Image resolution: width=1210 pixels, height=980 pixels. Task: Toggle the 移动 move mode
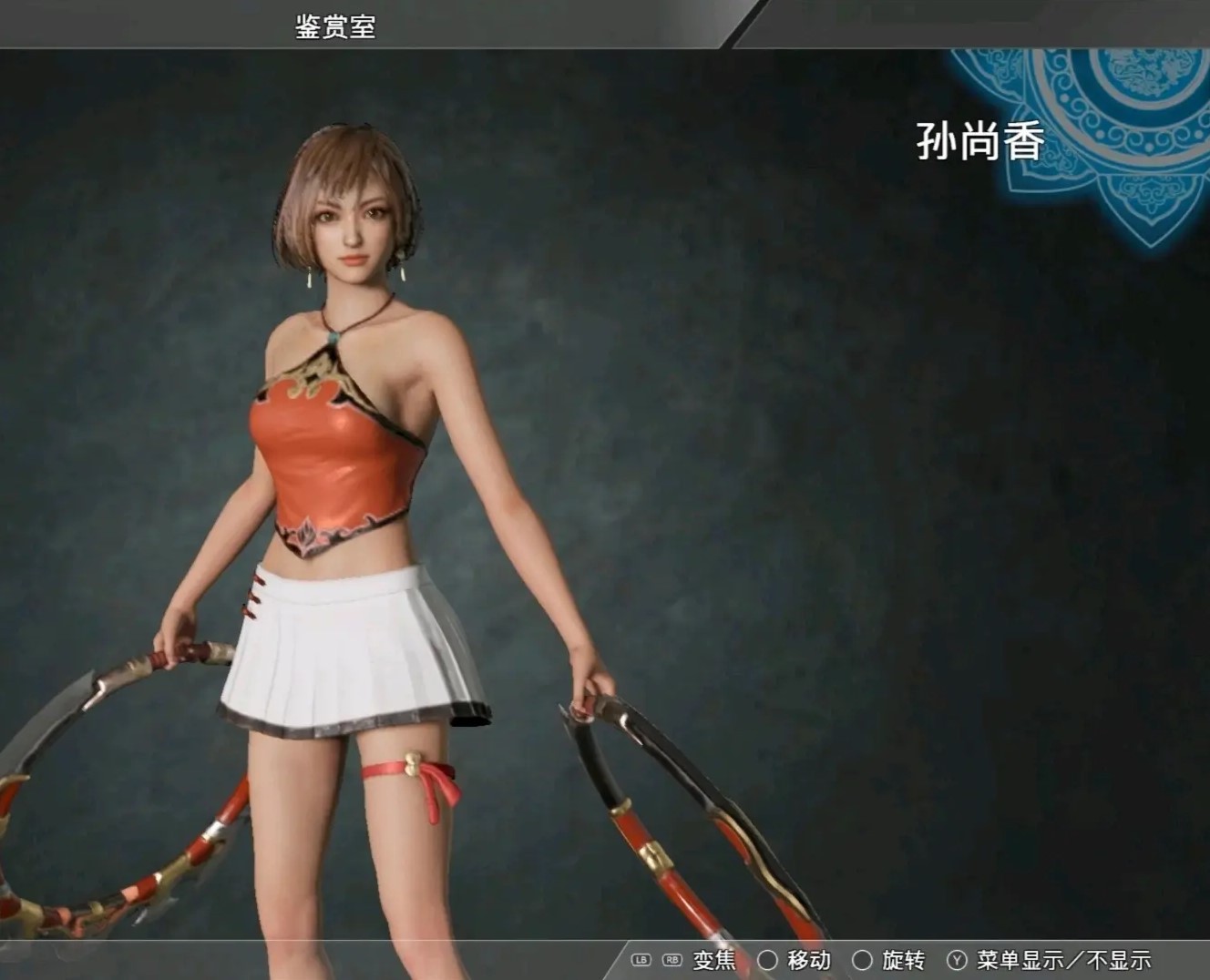(809, 958)
